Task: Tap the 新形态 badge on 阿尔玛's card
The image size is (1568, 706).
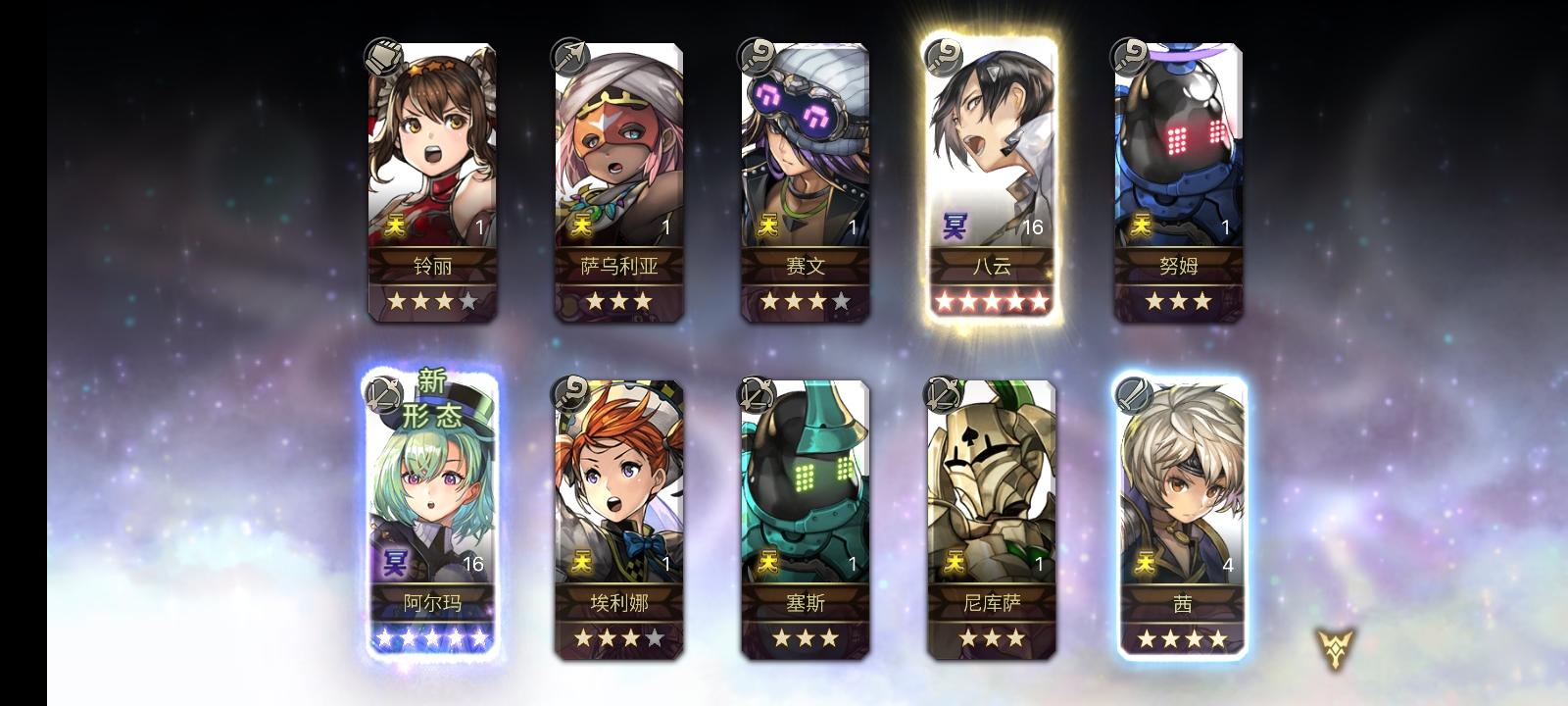Action: point(432,394)
